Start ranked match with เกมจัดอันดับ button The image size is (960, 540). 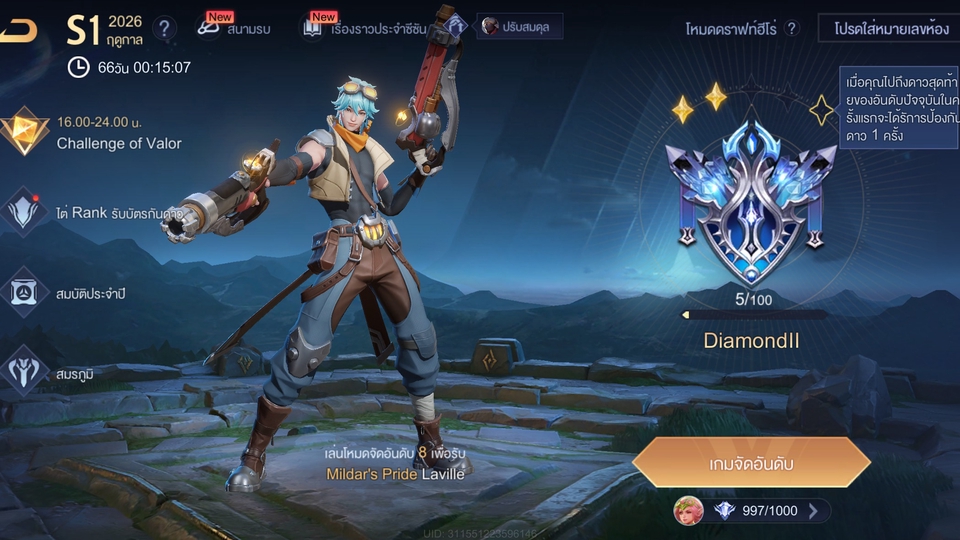coord(751,463)
